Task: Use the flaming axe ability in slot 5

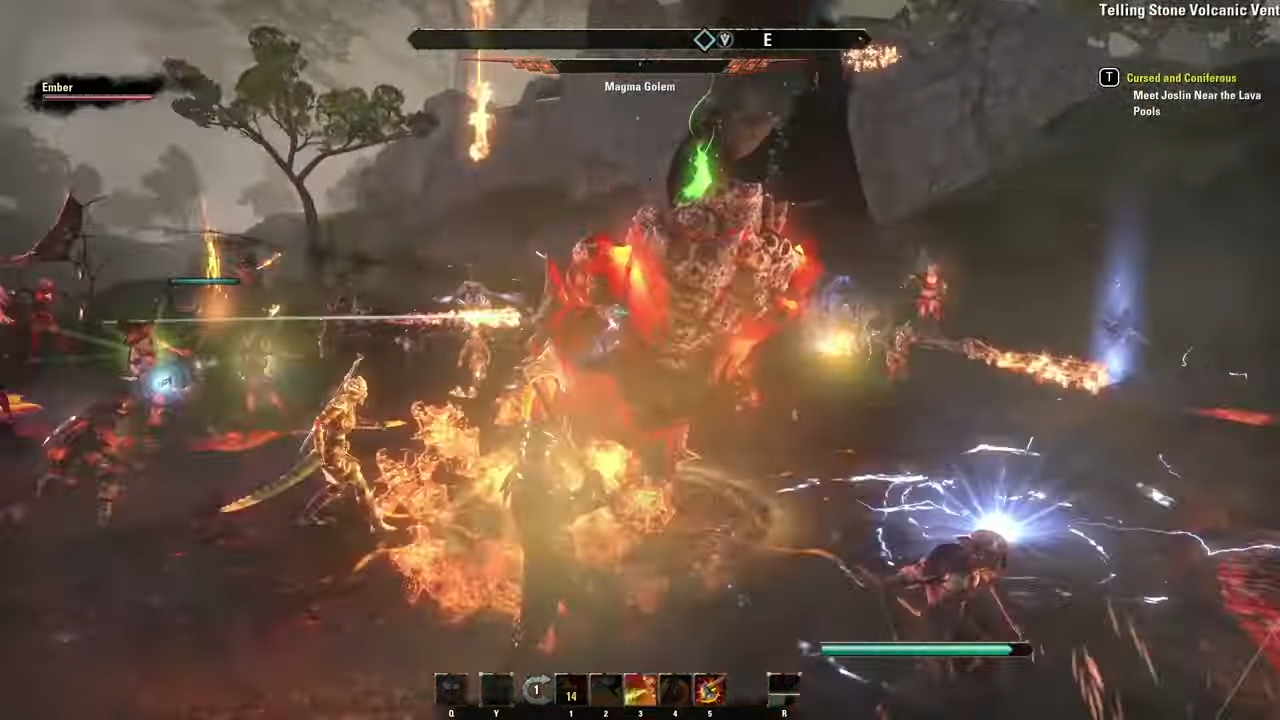Action: pyautogui.click(x=710, y=688)
